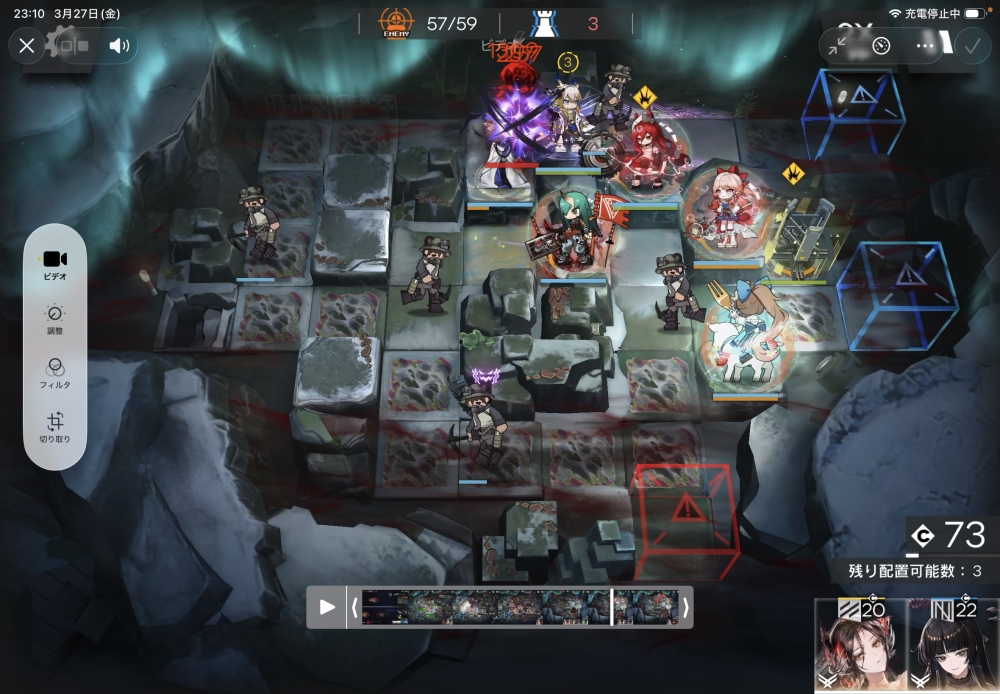The height and width of the screenshot is (694, 1000).
Task: Click the right trim handle of the timeline
Action: pyautogui.click(x=685, y=607)
